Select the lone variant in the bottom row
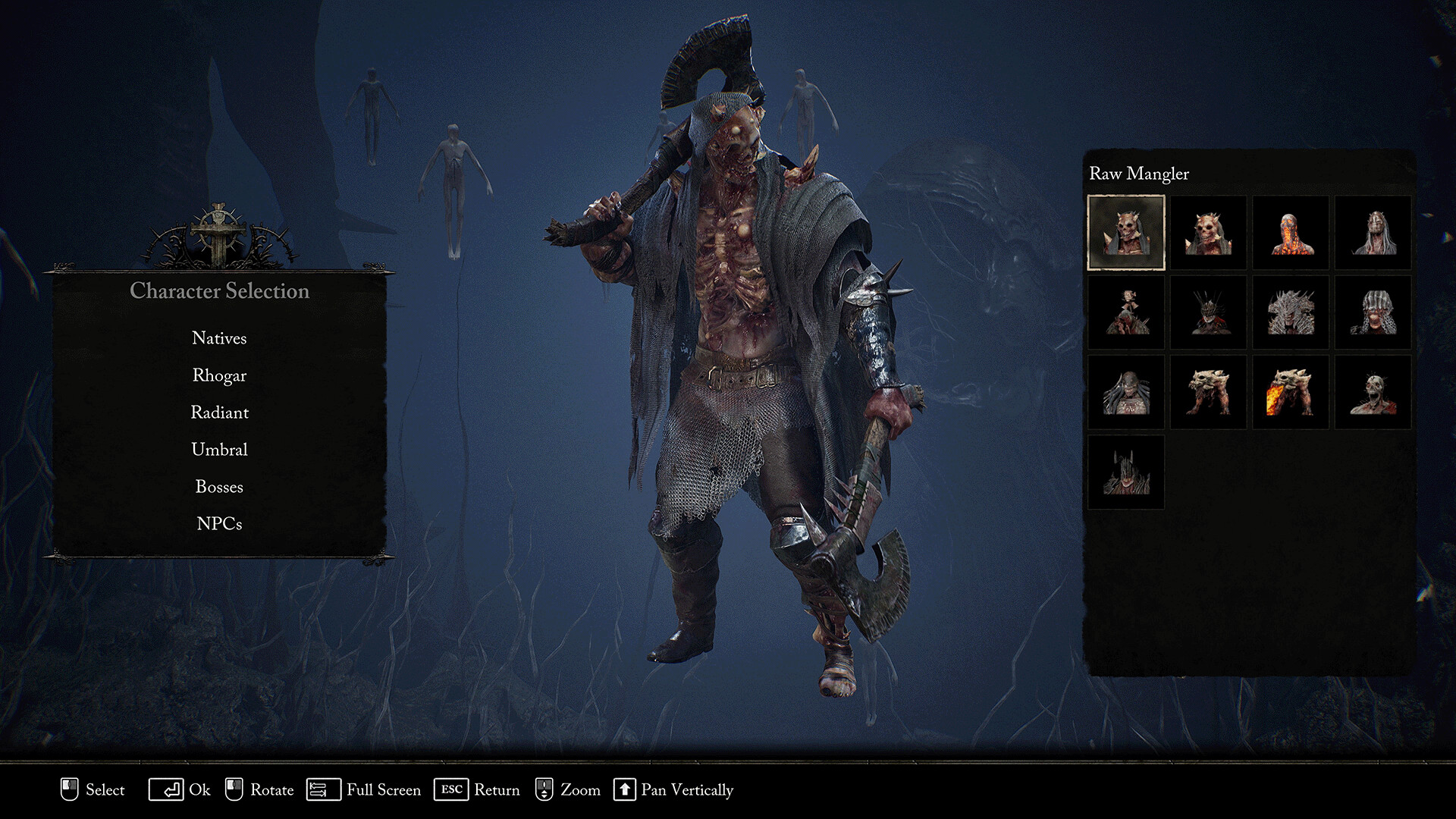 [x=1125, y=471]
